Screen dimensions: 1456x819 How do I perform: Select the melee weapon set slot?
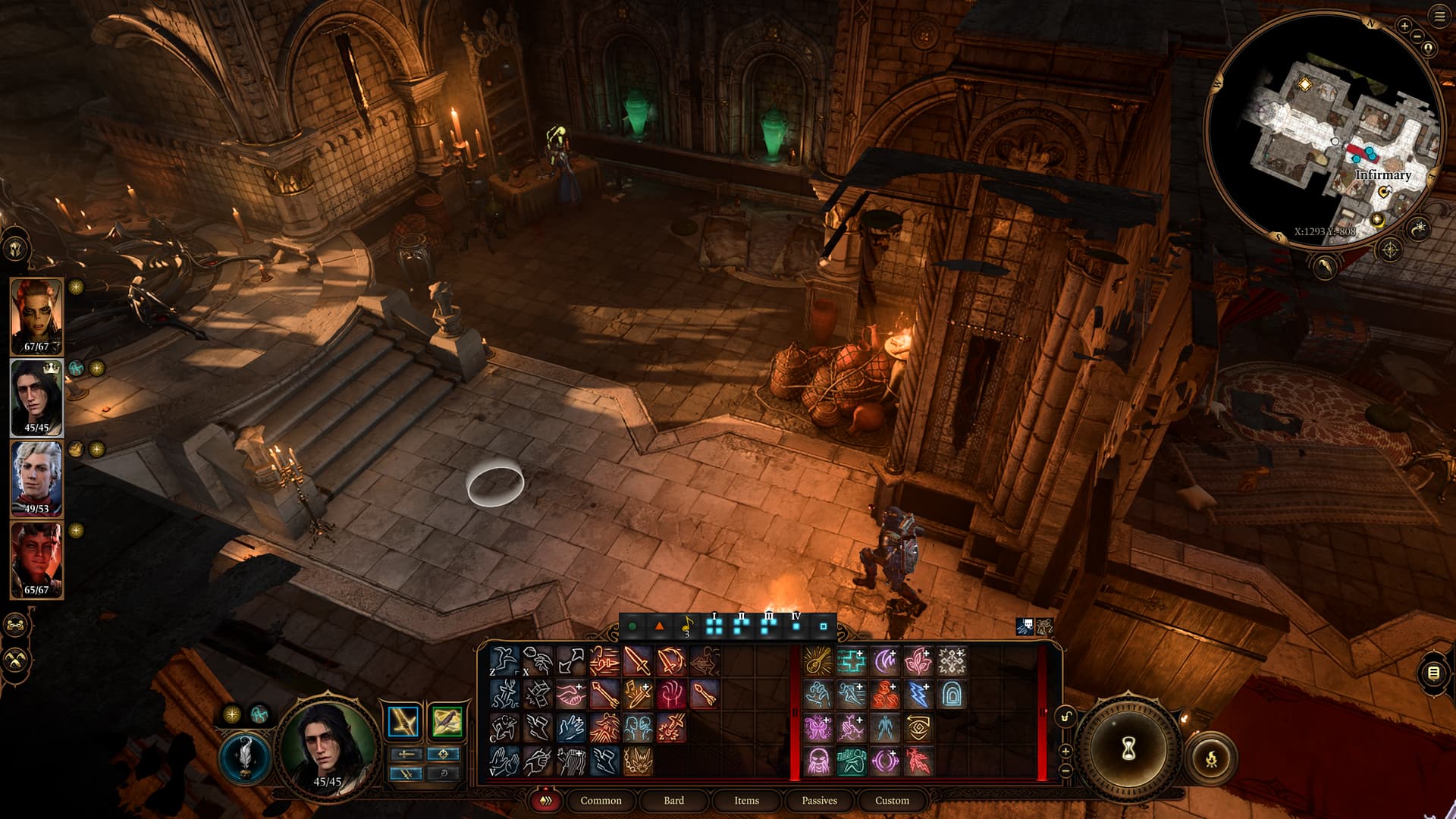403,721
